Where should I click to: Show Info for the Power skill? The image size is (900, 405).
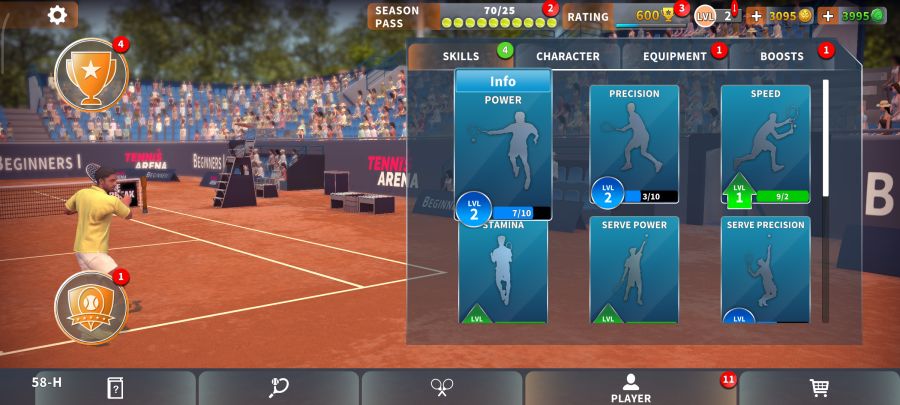click(x=503, y=81)
